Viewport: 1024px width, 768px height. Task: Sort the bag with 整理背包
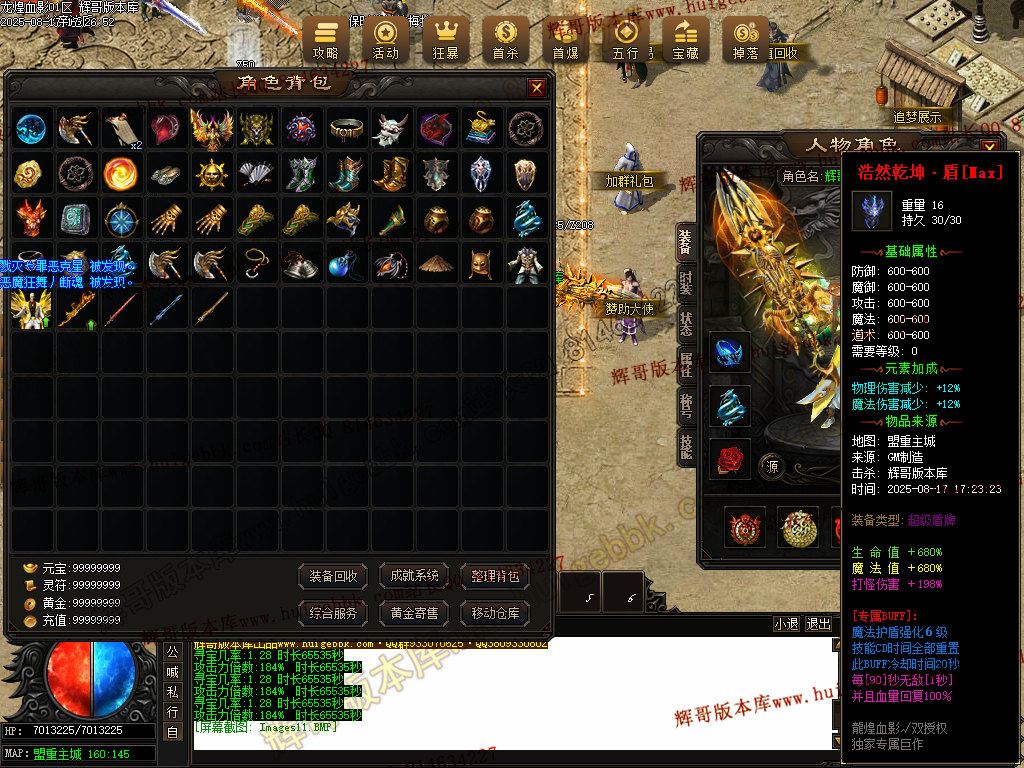coord(494,576)
